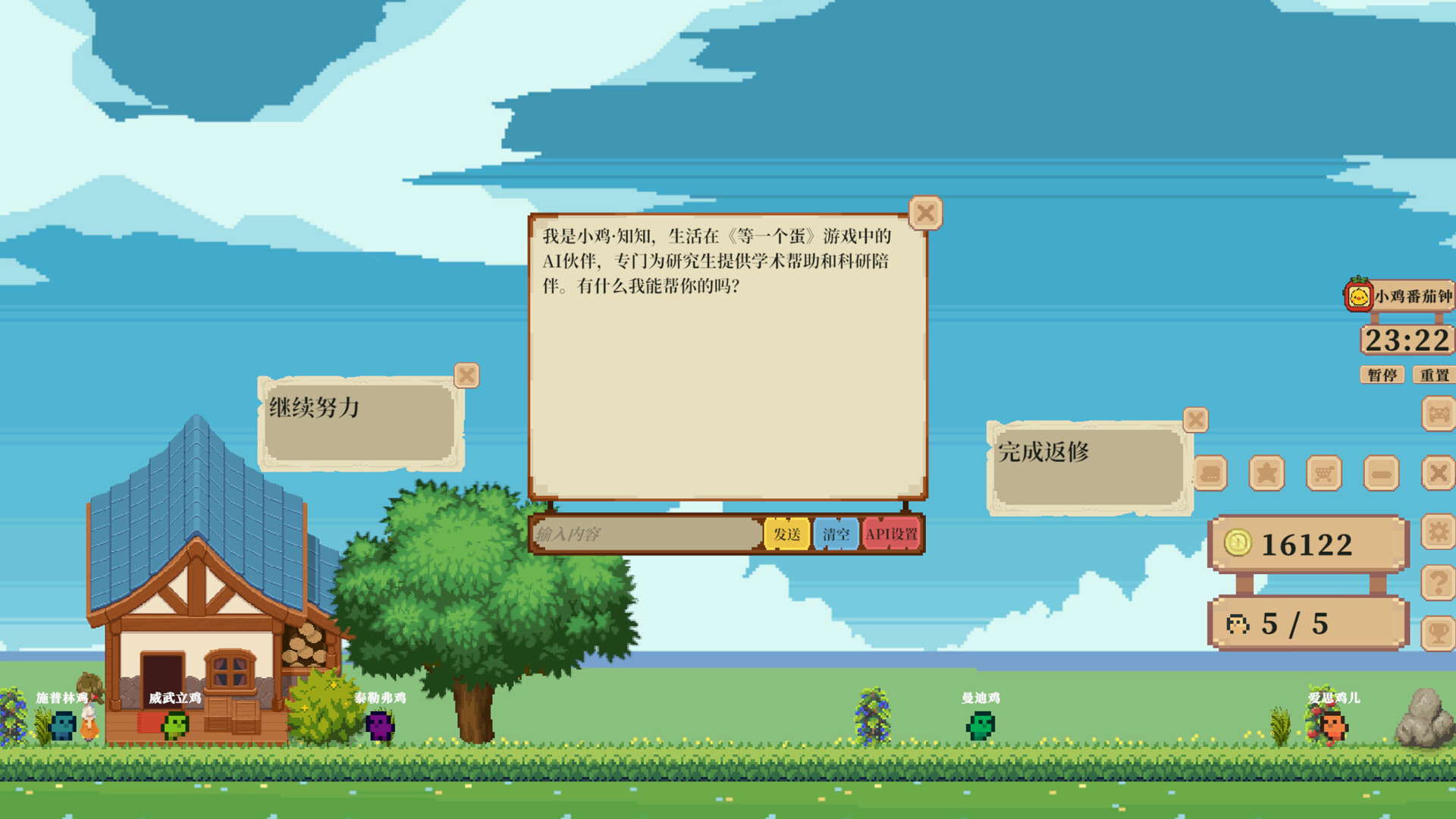Select the chicken named 曼迪鸡
1456x819 pixels.
click(979, 726)
